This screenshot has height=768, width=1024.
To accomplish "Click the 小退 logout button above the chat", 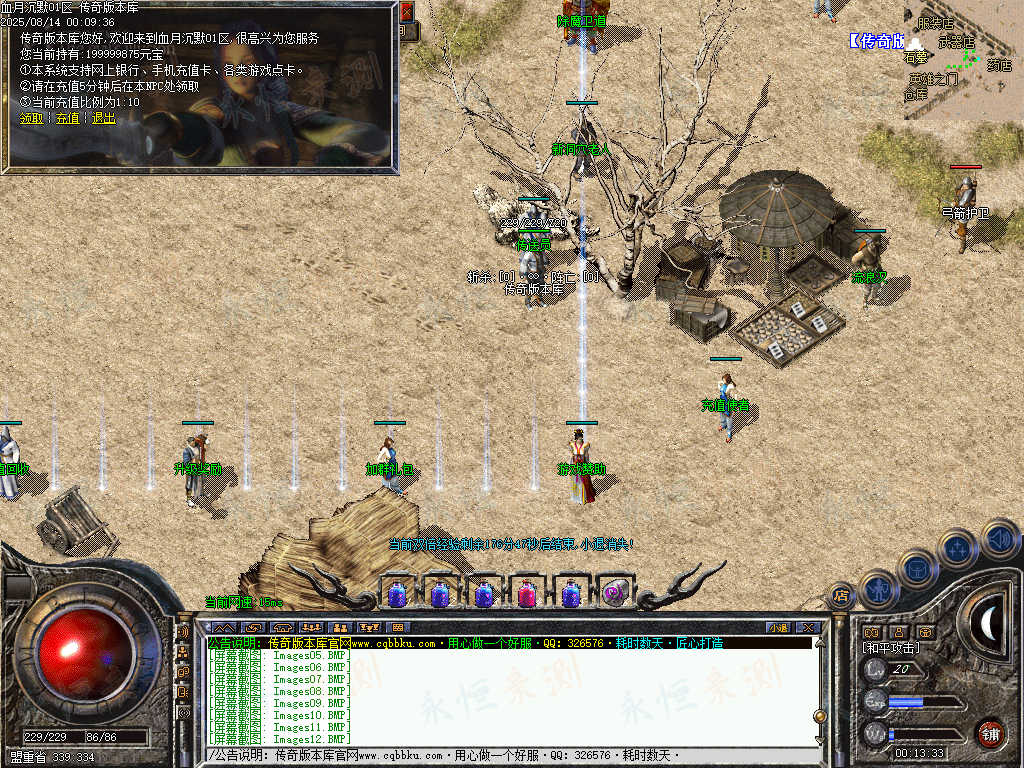I will tap(779, 628).
